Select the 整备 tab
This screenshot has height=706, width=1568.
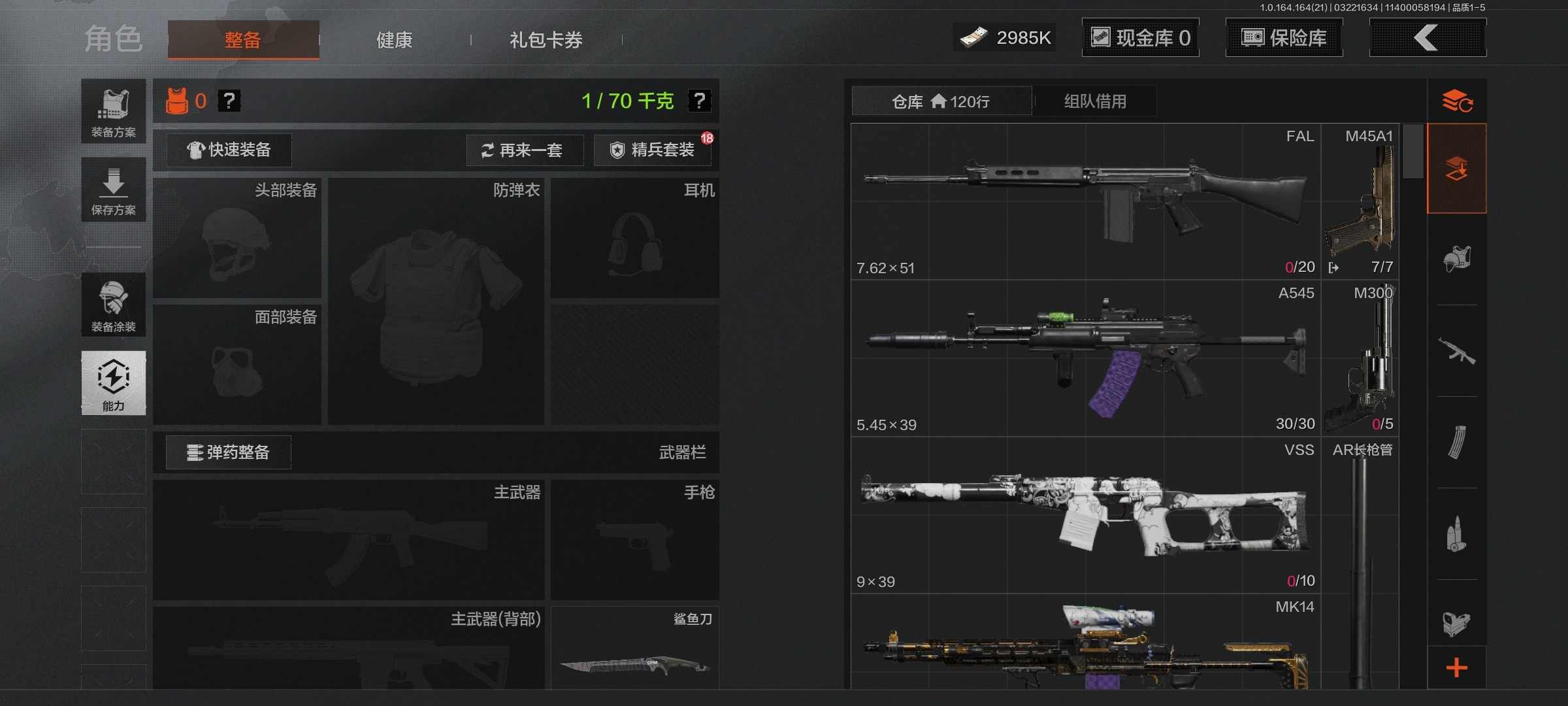pyautogui.click(x=243, y=40)
